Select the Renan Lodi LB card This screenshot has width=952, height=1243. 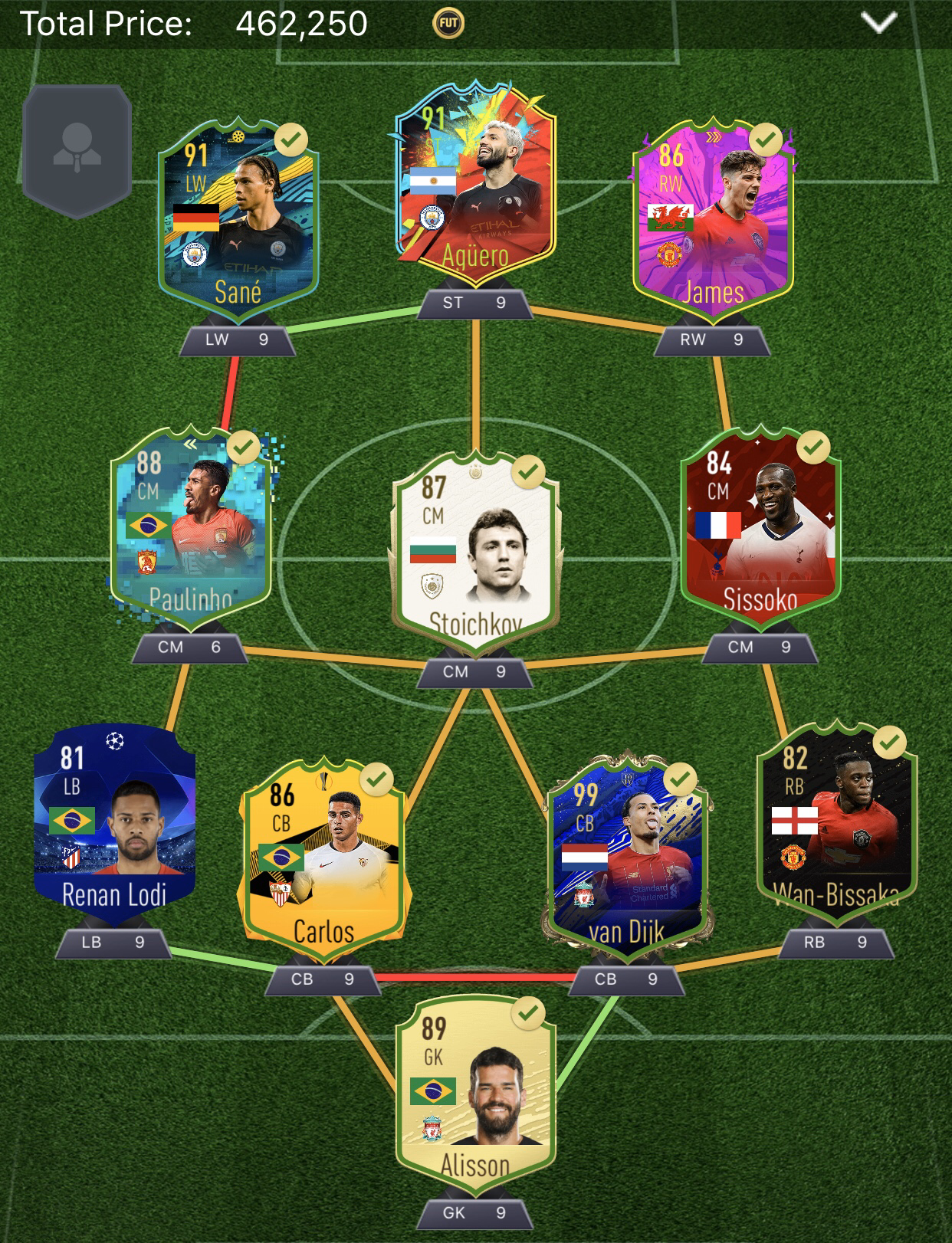coord(114,820)
